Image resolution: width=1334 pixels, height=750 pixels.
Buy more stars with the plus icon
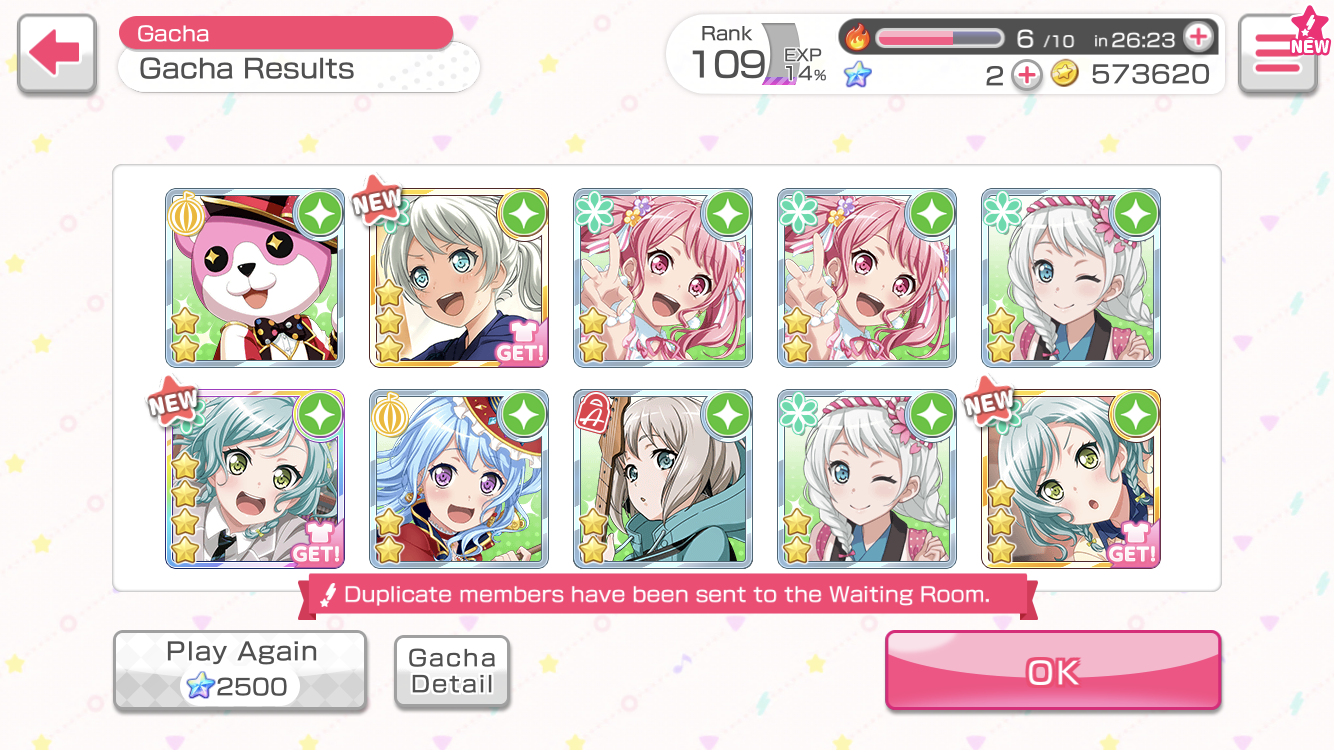[x=1026, y=75]
